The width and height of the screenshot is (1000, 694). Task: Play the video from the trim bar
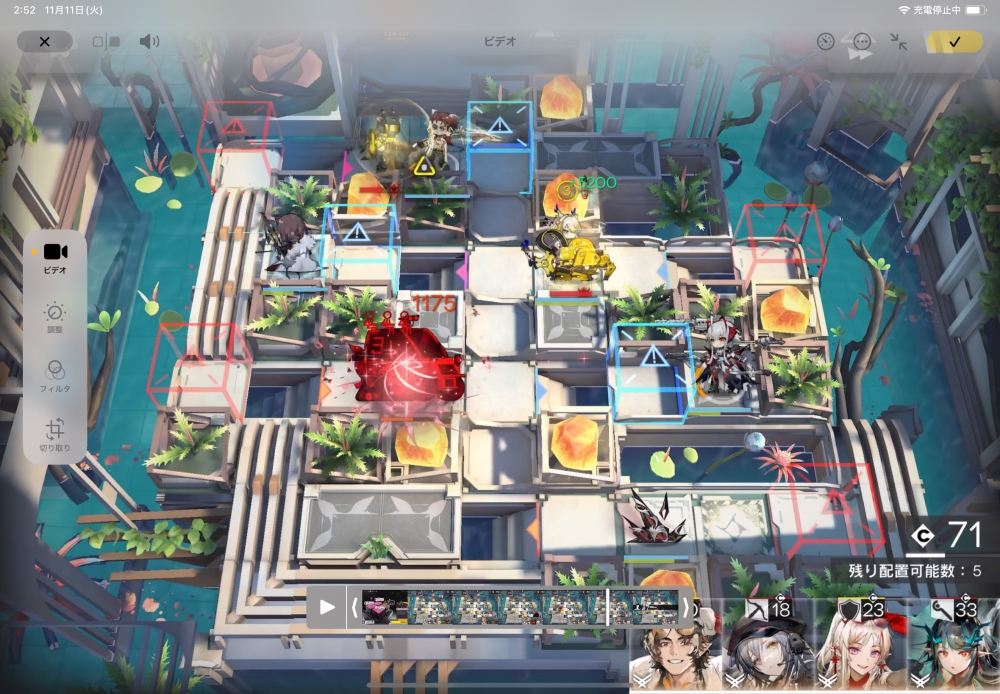coord(327,607)
